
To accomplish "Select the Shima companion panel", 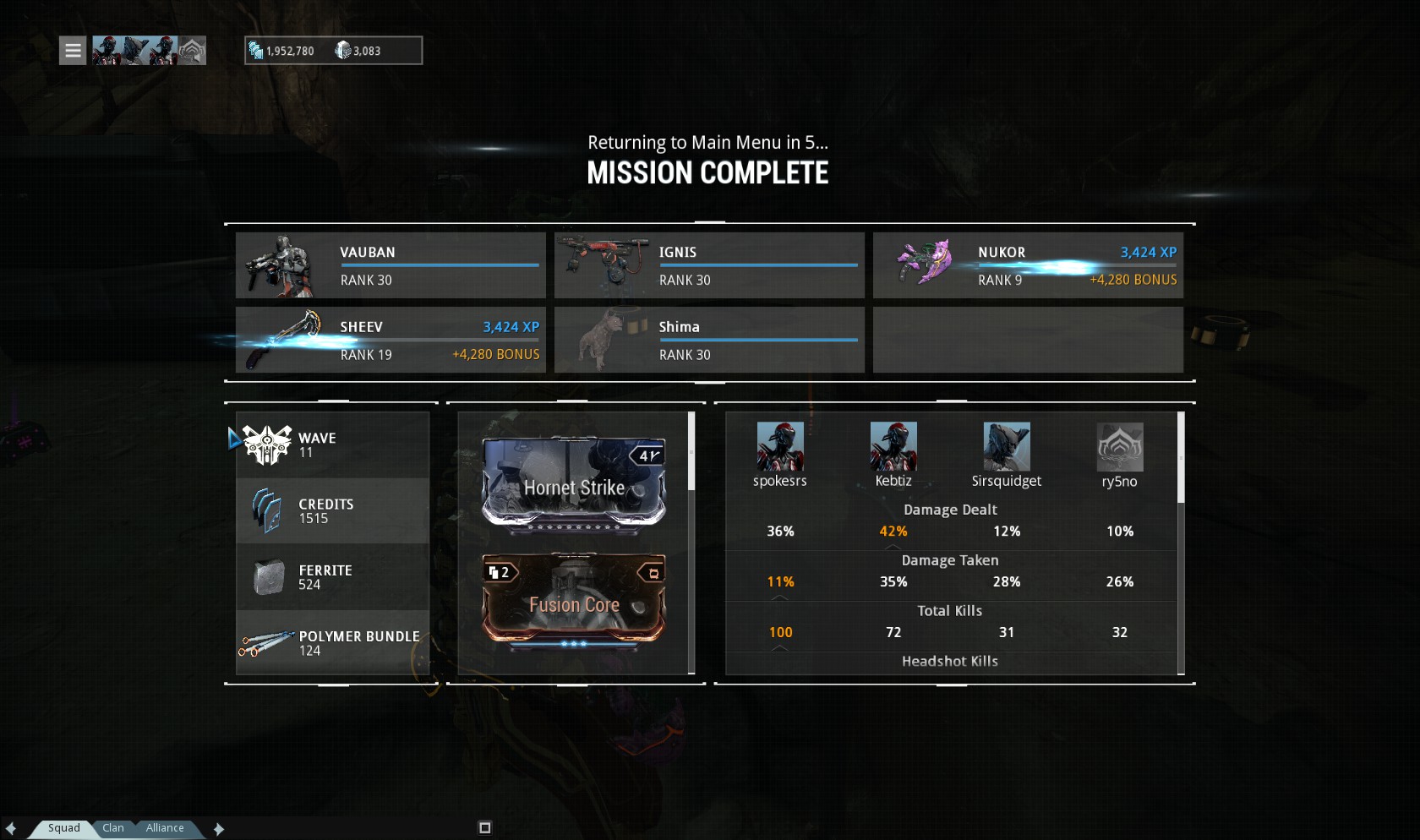I will tap(709, 340).
